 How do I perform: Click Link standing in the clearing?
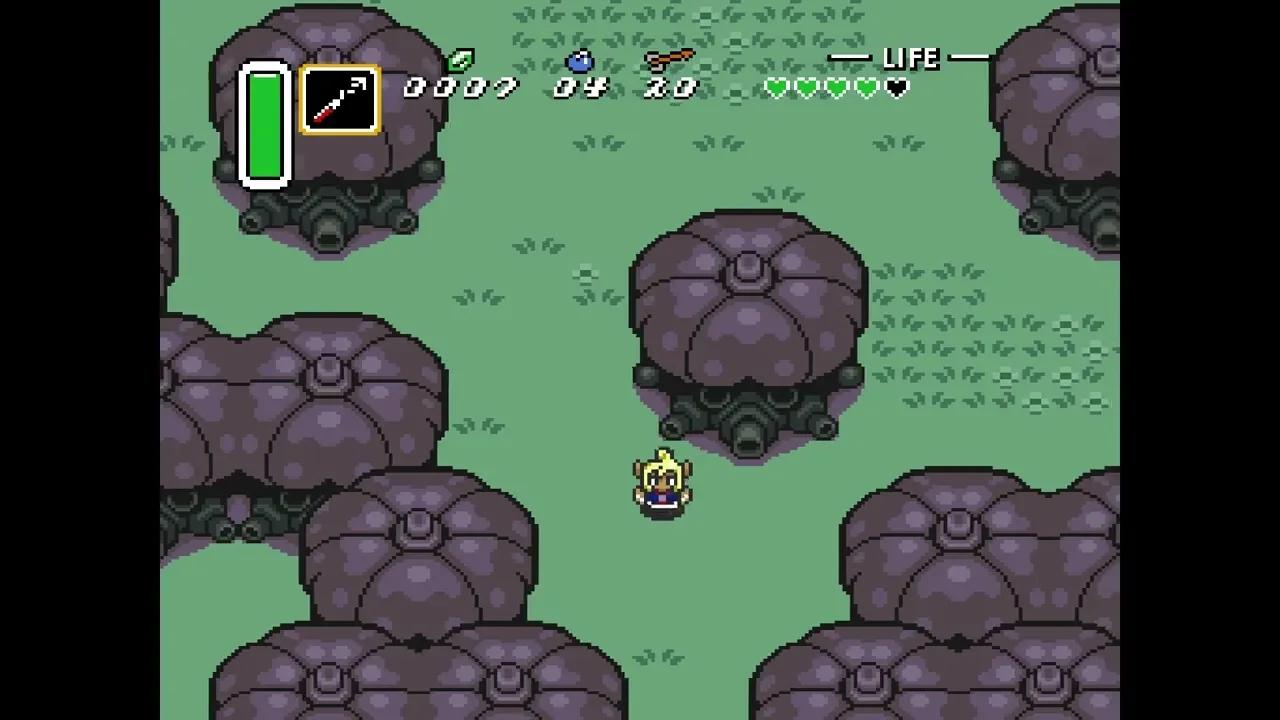[662, 485]
